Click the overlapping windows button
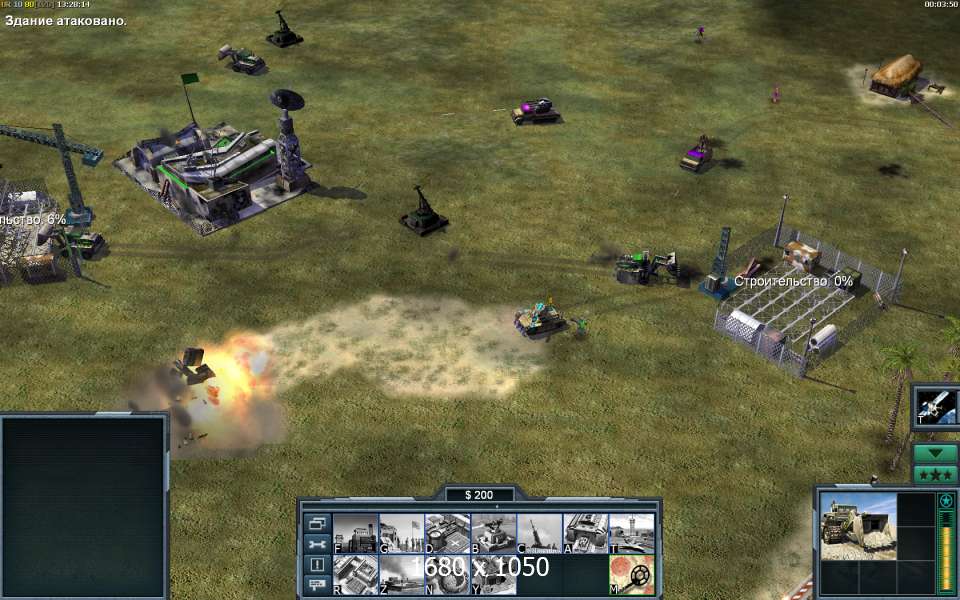This screenshot has width=960, height=600. (x=317, y=524)
